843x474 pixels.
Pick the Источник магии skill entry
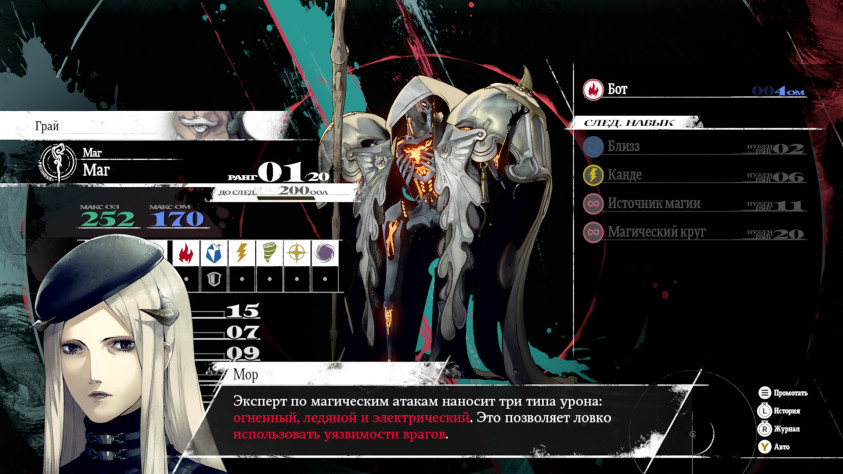(690, 204)
